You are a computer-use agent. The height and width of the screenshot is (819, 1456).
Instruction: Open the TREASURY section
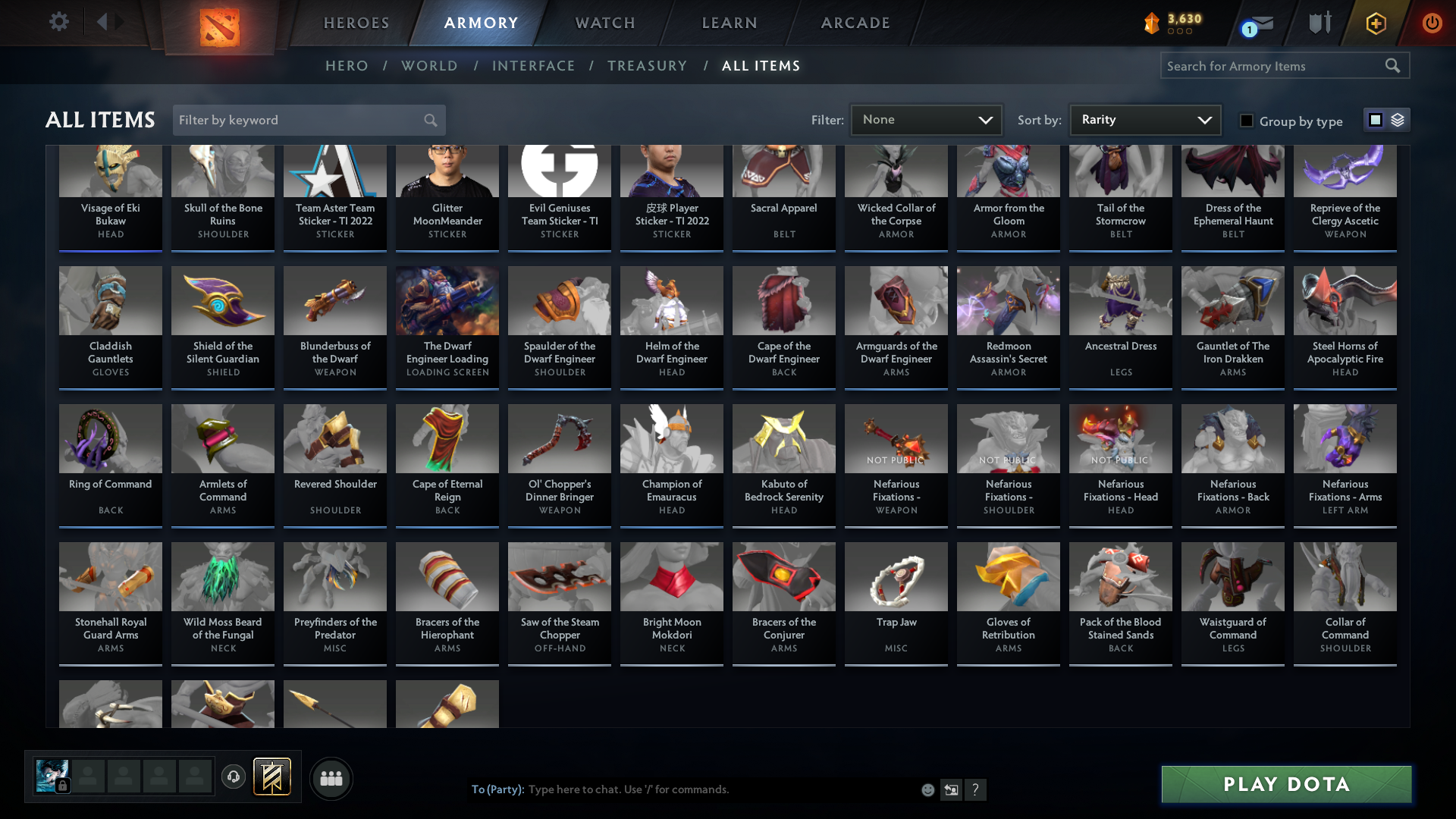[x=647, y=66]
